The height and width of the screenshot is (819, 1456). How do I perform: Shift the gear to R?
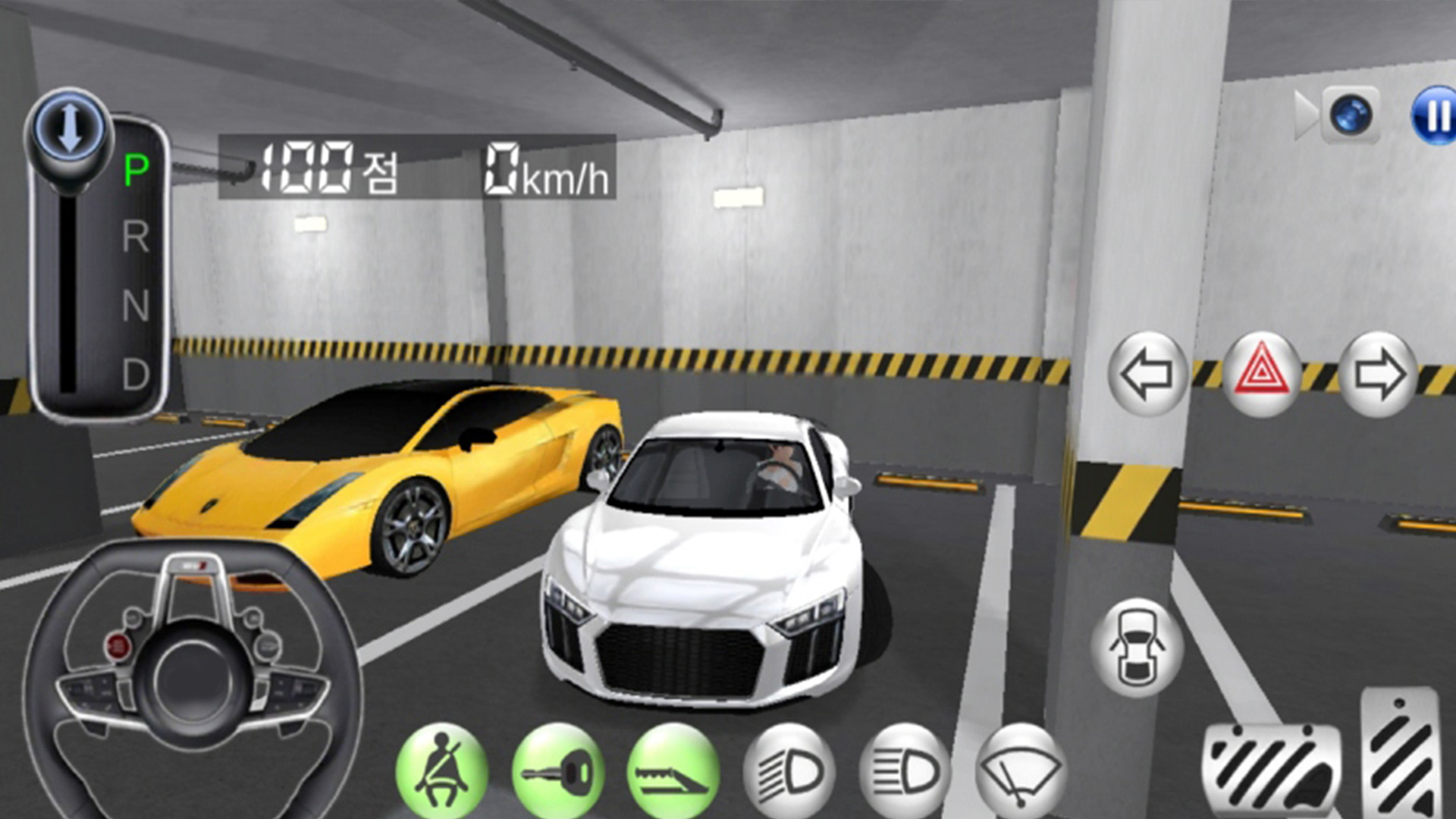(x=136, y=237)
